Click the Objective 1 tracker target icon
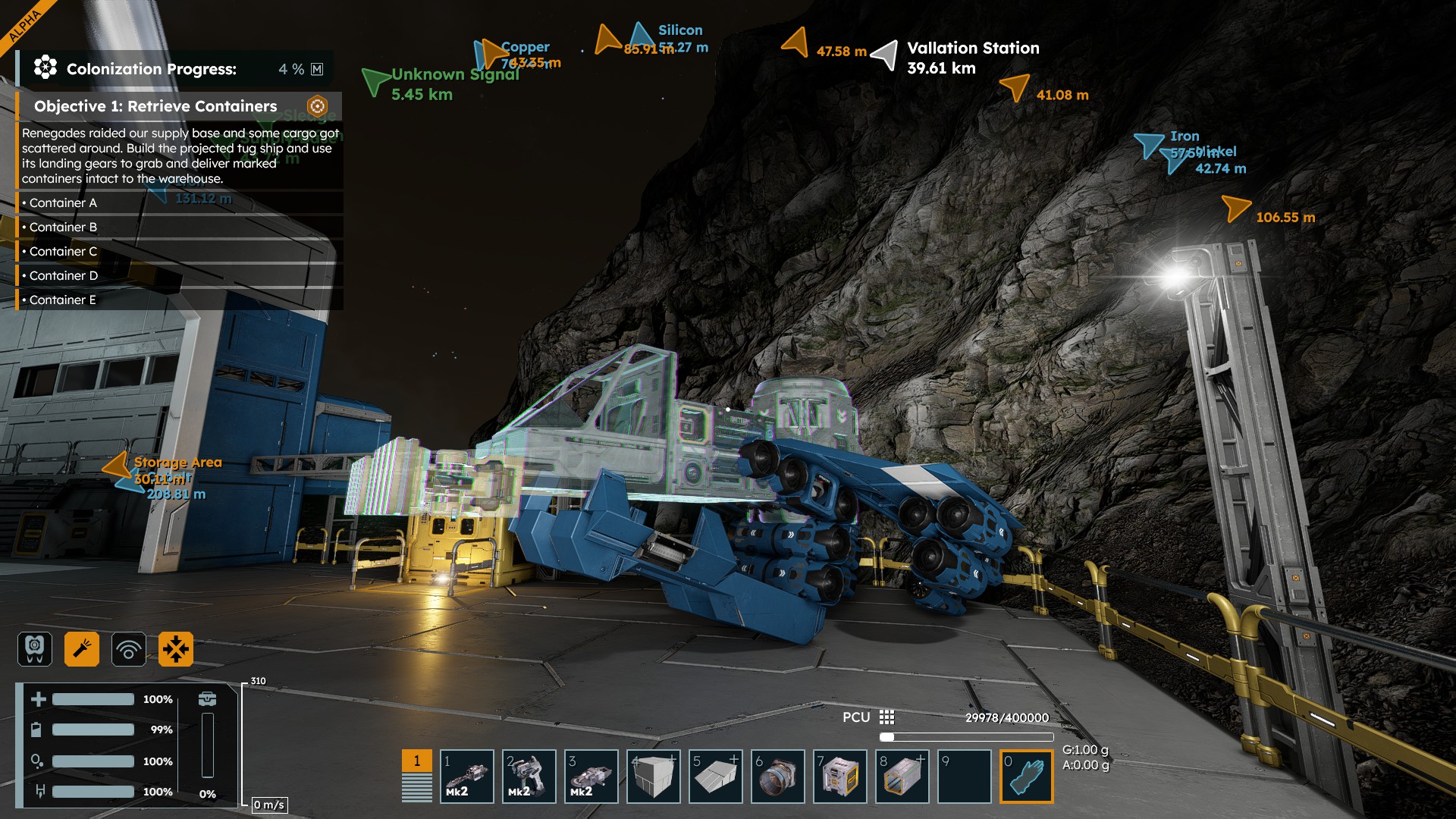The image size is (1456, 819). tap(317, 106)
